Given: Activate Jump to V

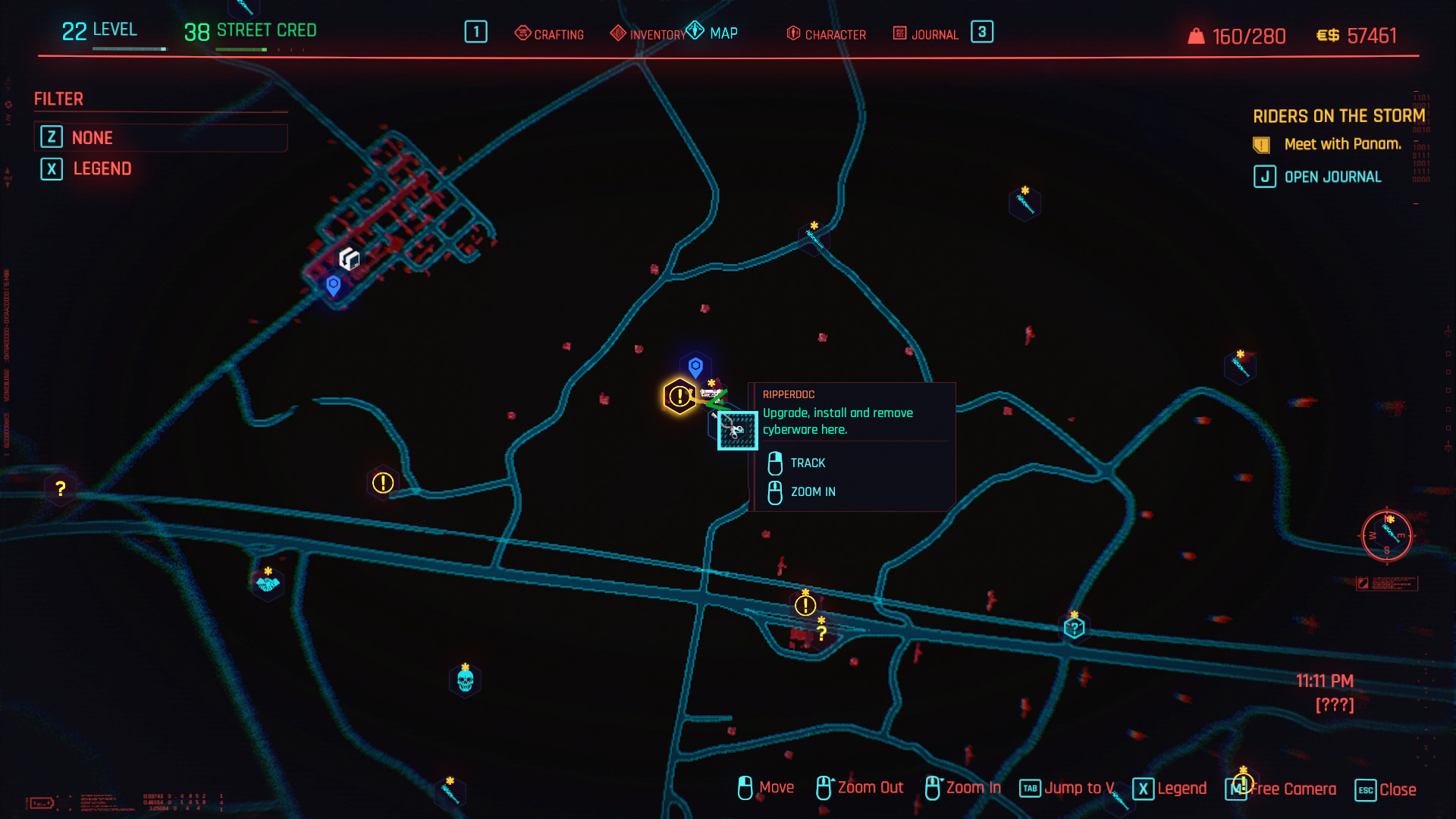Looking at the screenshot, I should coord(1067,788).
